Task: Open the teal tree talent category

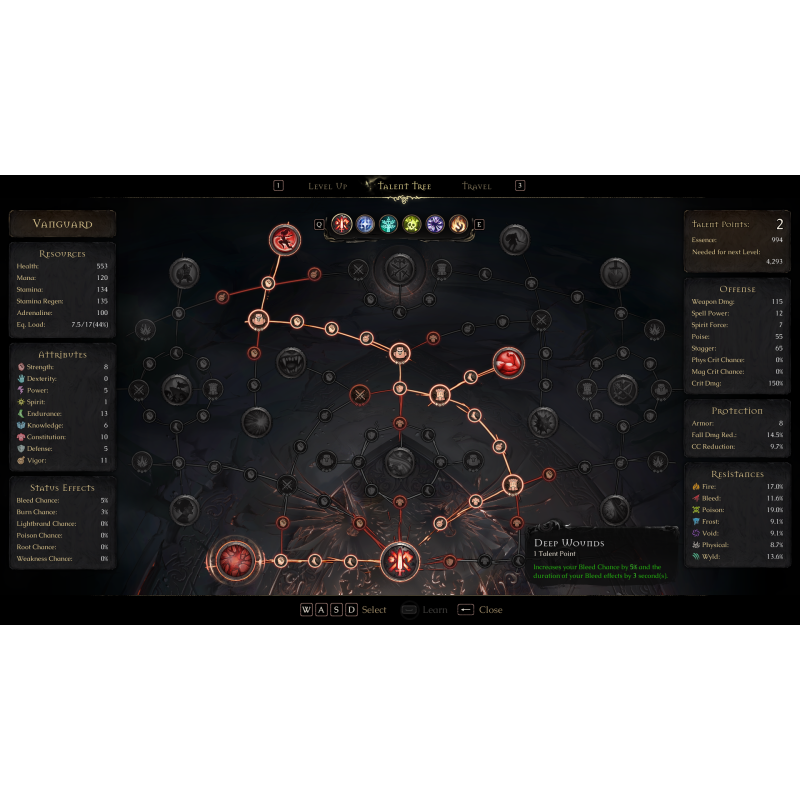Action: pos(389,224)
